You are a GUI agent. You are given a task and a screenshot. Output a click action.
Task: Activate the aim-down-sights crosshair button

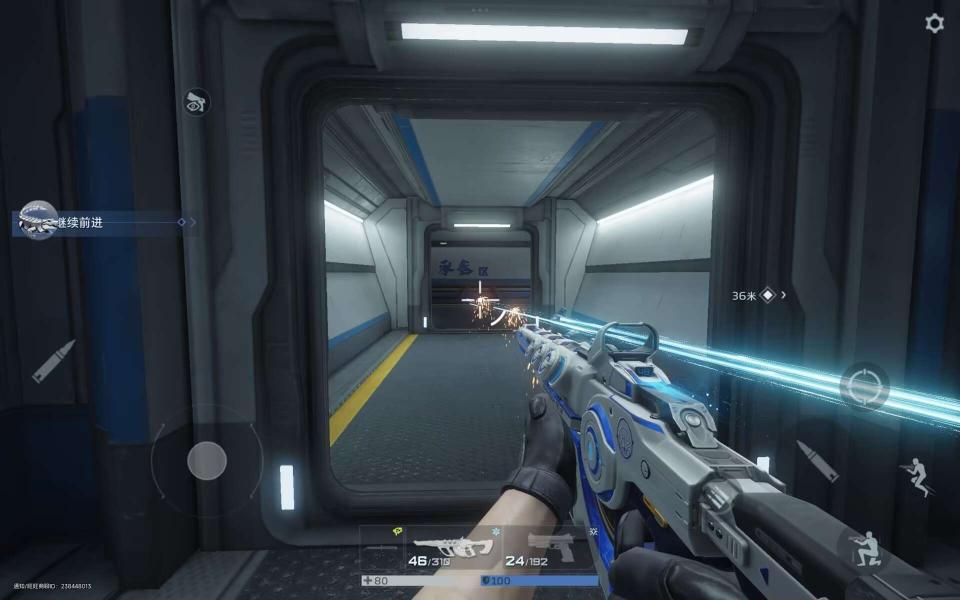[x=863, y=386]
